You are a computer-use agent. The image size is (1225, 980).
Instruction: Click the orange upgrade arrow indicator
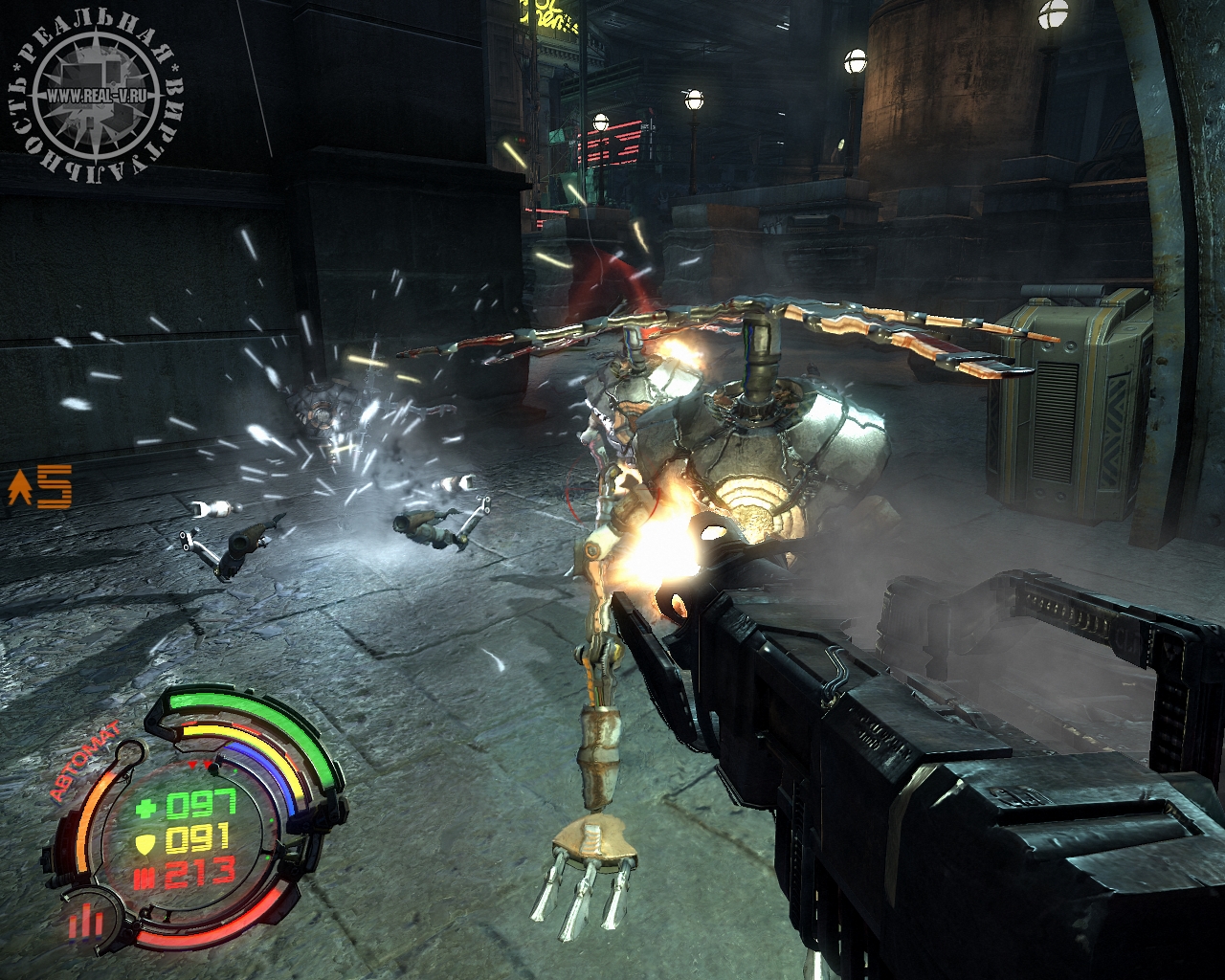tap(18, 490)
